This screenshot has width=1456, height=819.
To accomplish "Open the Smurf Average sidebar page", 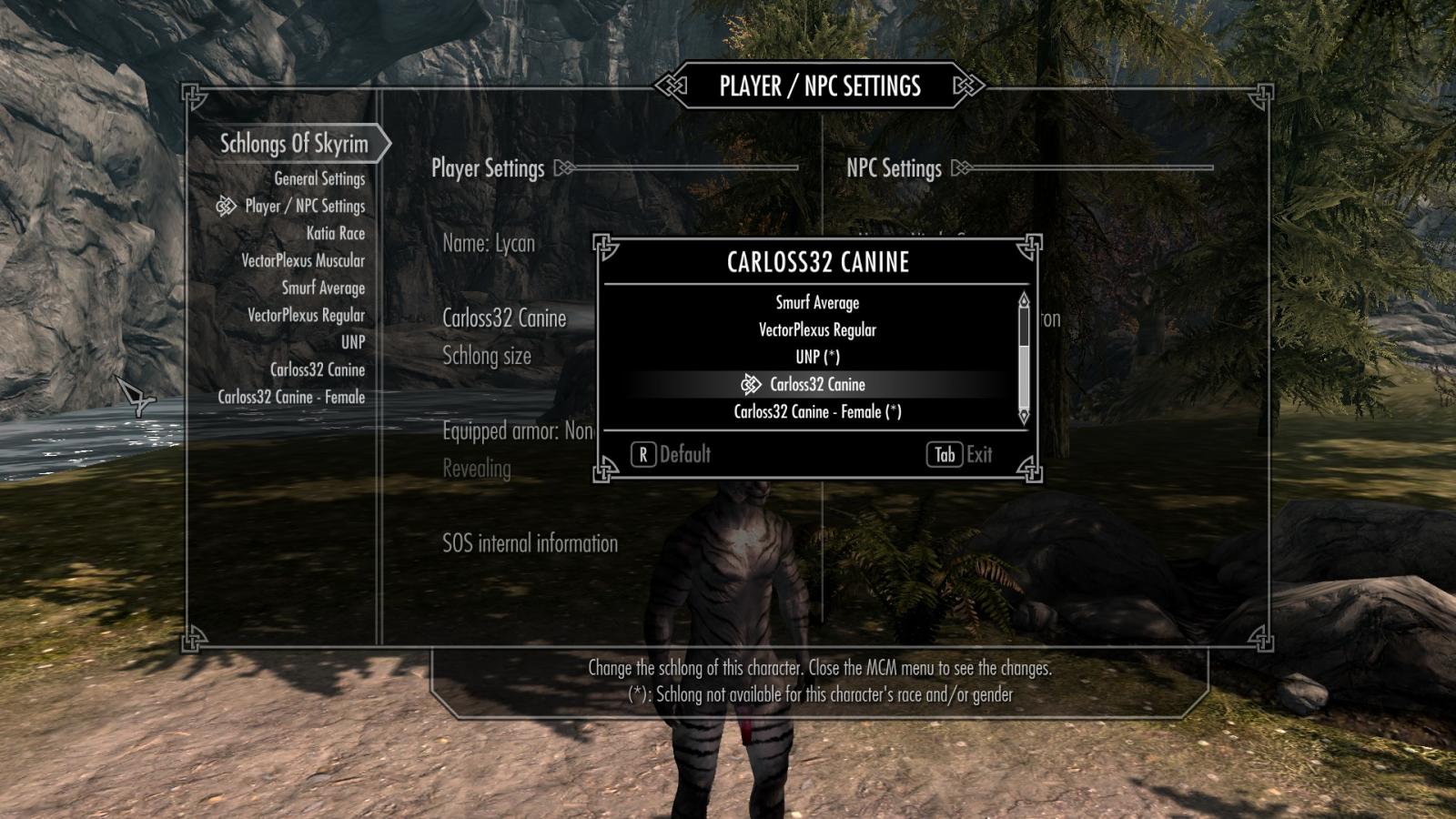I will click(322, 288).
